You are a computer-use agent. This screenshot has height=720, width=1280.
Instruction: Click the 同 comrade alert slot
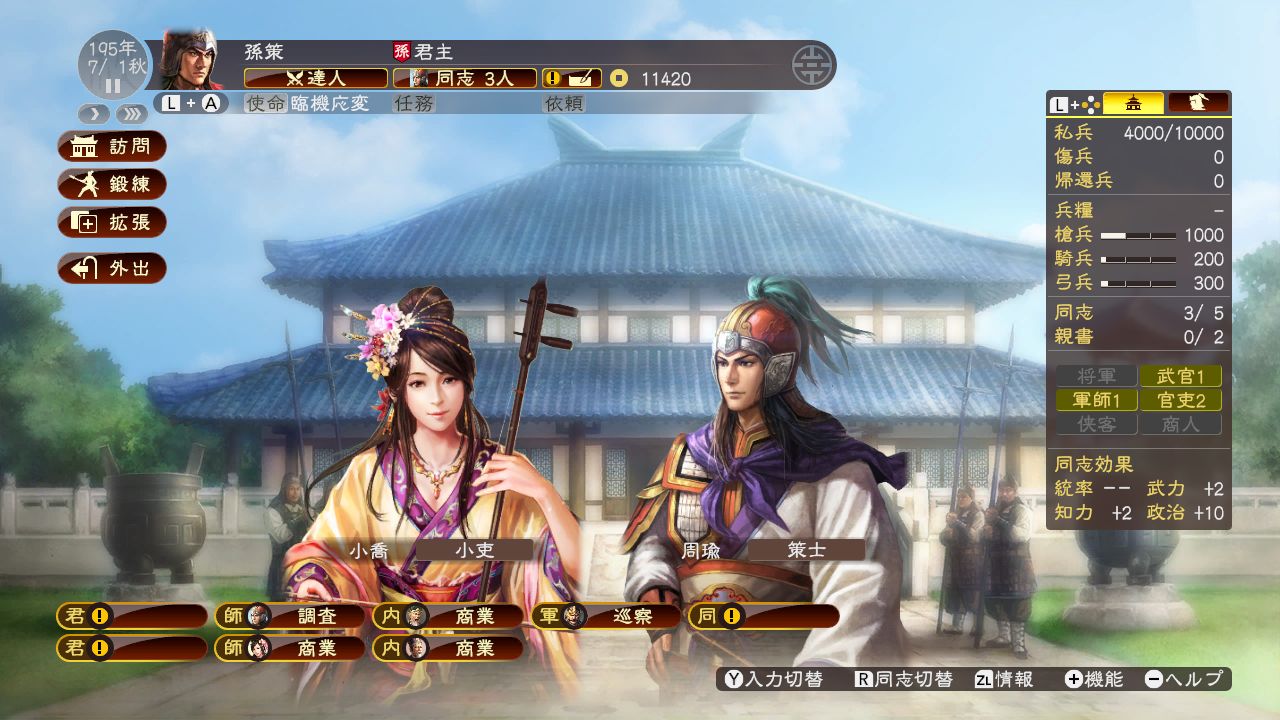(764, 616)
